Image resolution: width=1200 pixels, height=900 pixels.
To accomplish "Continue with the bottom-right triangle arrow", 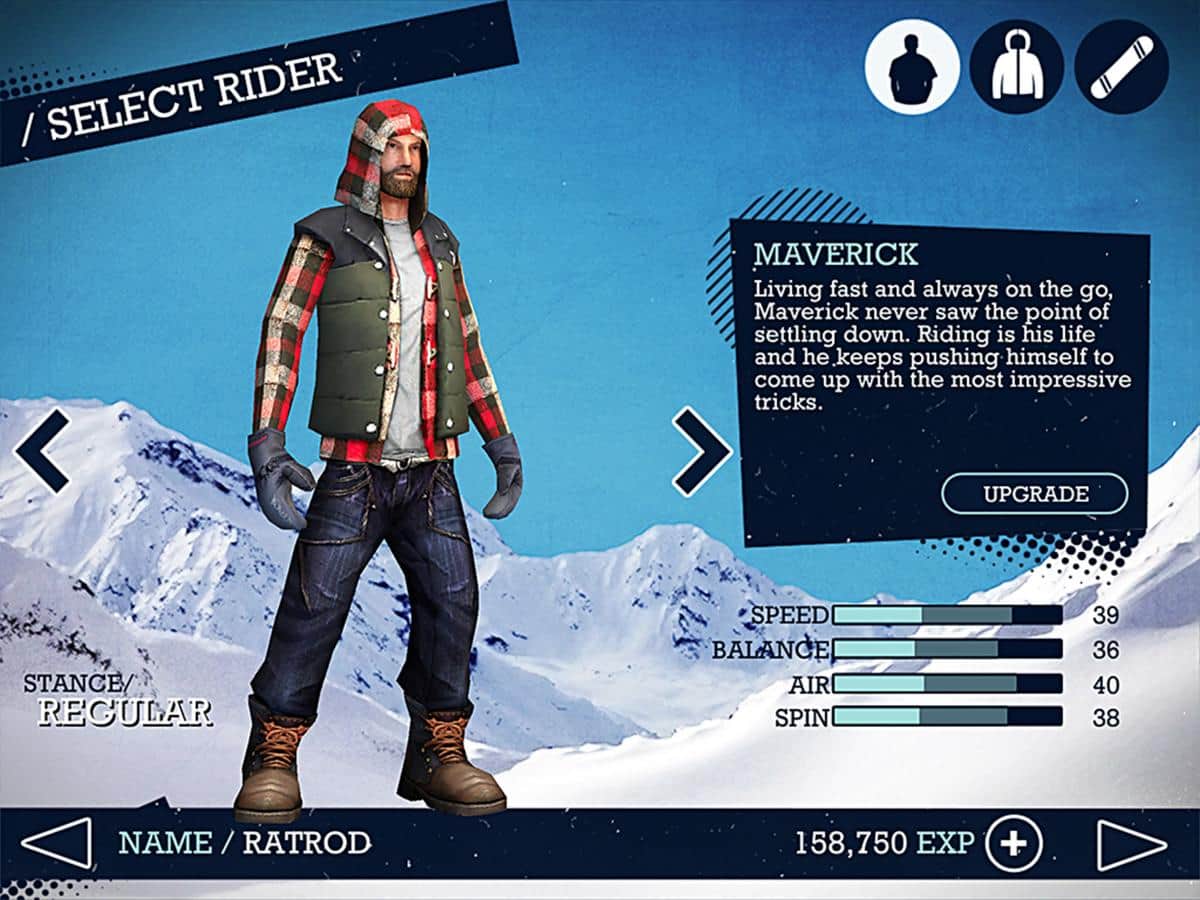I will (x=1132, y=845).
